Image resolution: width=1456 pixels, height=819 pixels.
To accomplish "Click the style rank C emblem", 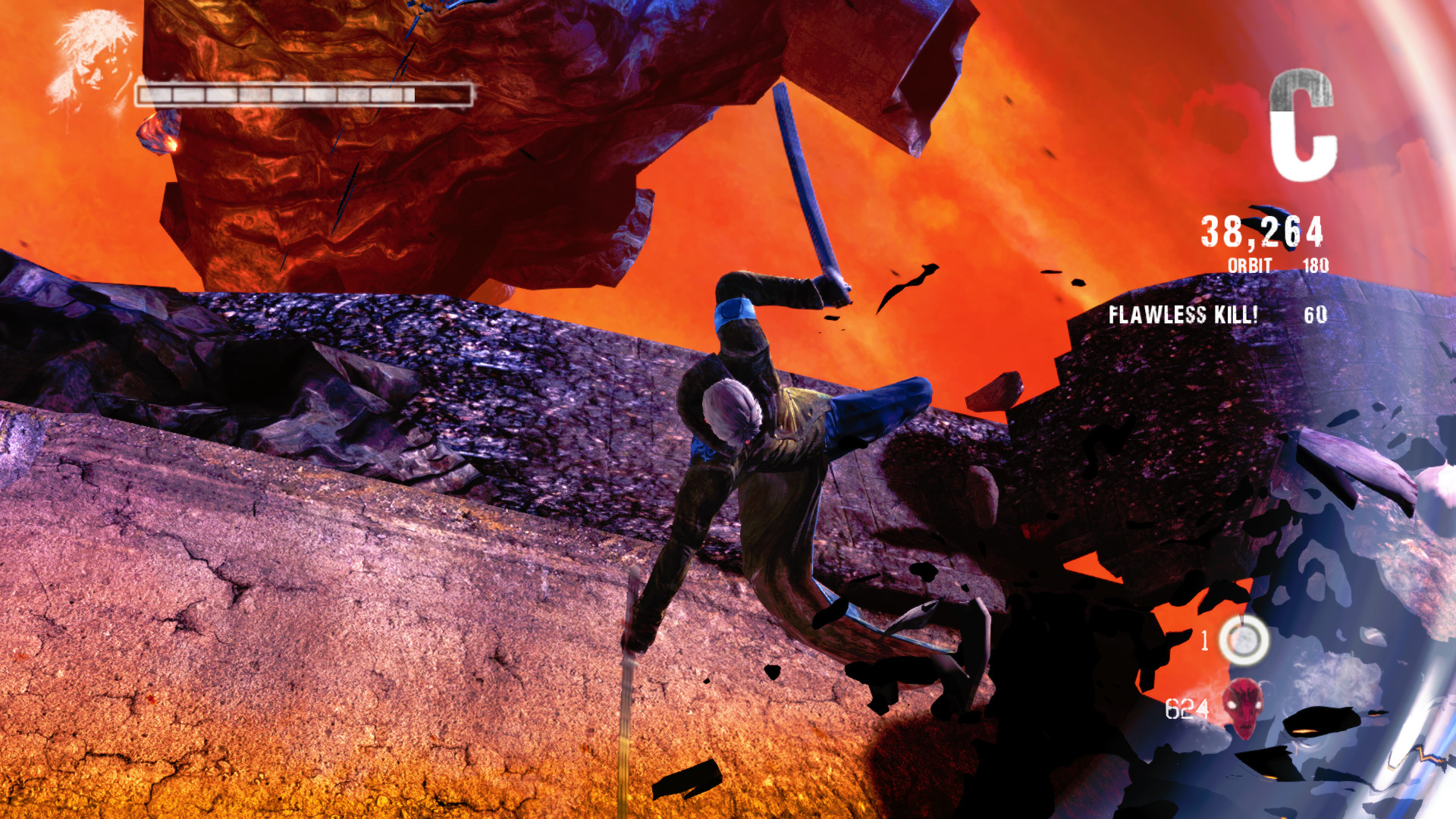I will tap(1301, 125).
